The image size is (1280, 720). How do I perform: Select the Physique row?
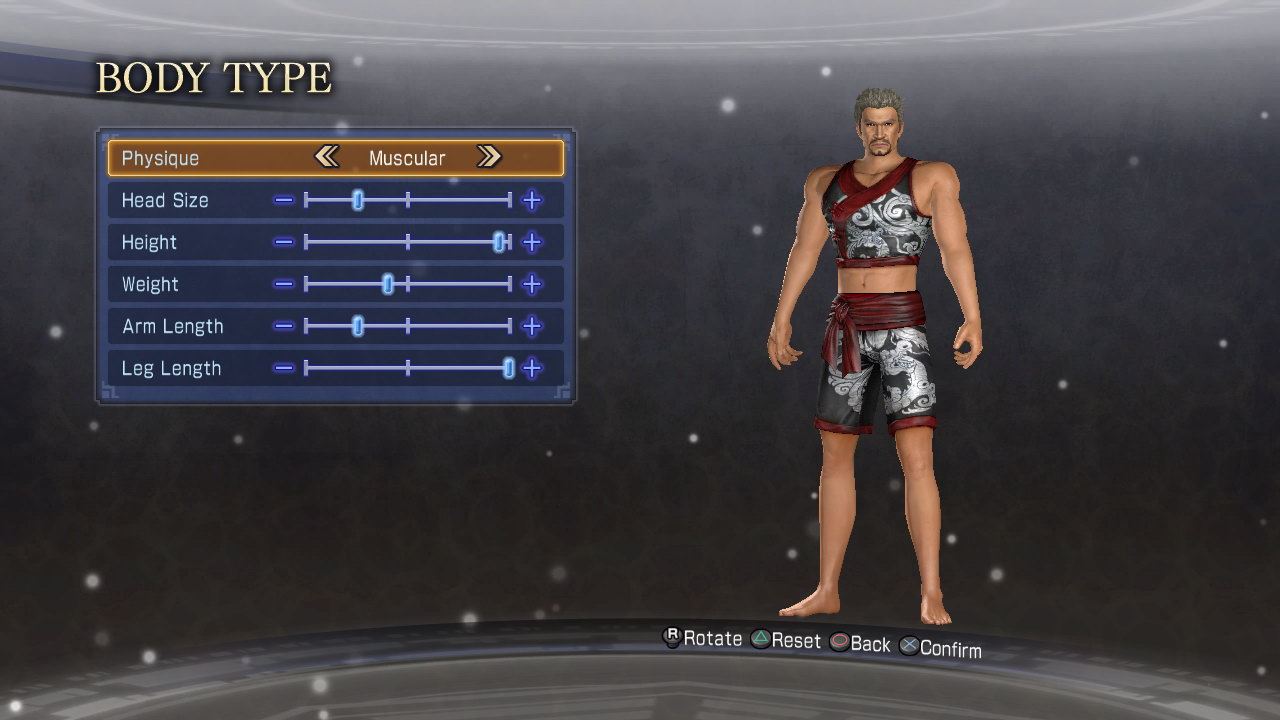point(160,158)
